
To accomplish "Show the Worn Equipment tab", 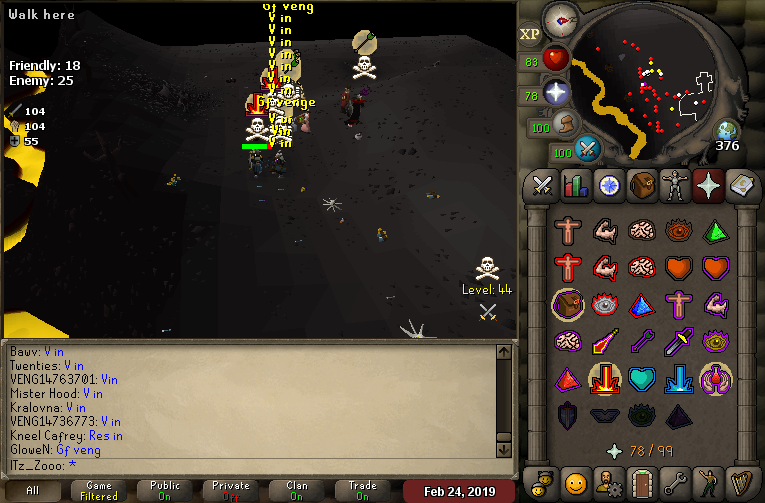I will pos(675,186).
